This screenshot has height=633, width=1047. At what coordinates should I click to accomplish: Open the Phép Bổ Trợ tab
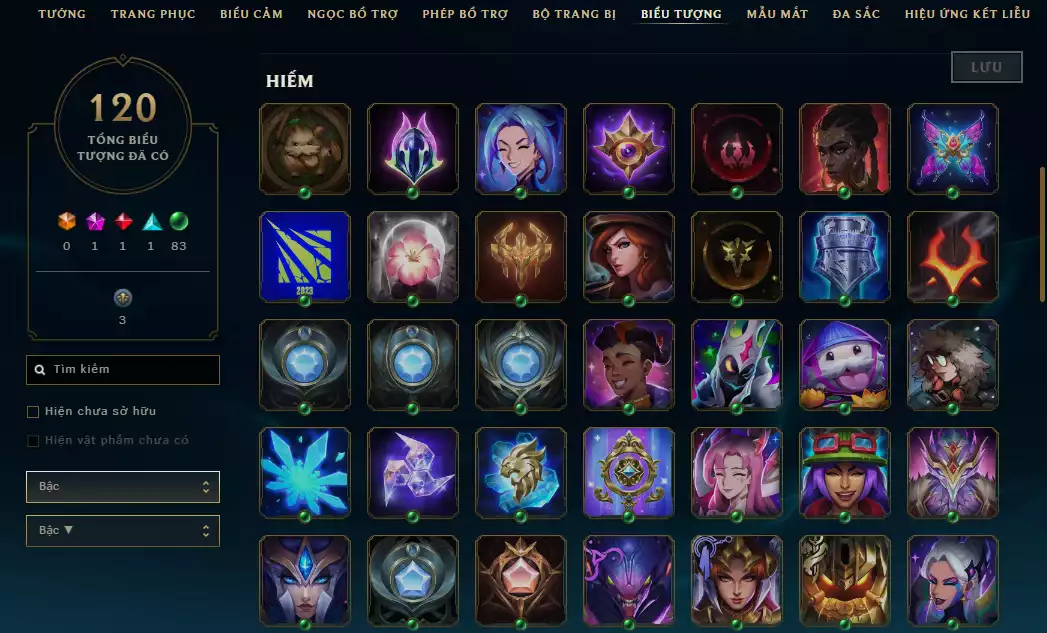[x=465, y=14]
